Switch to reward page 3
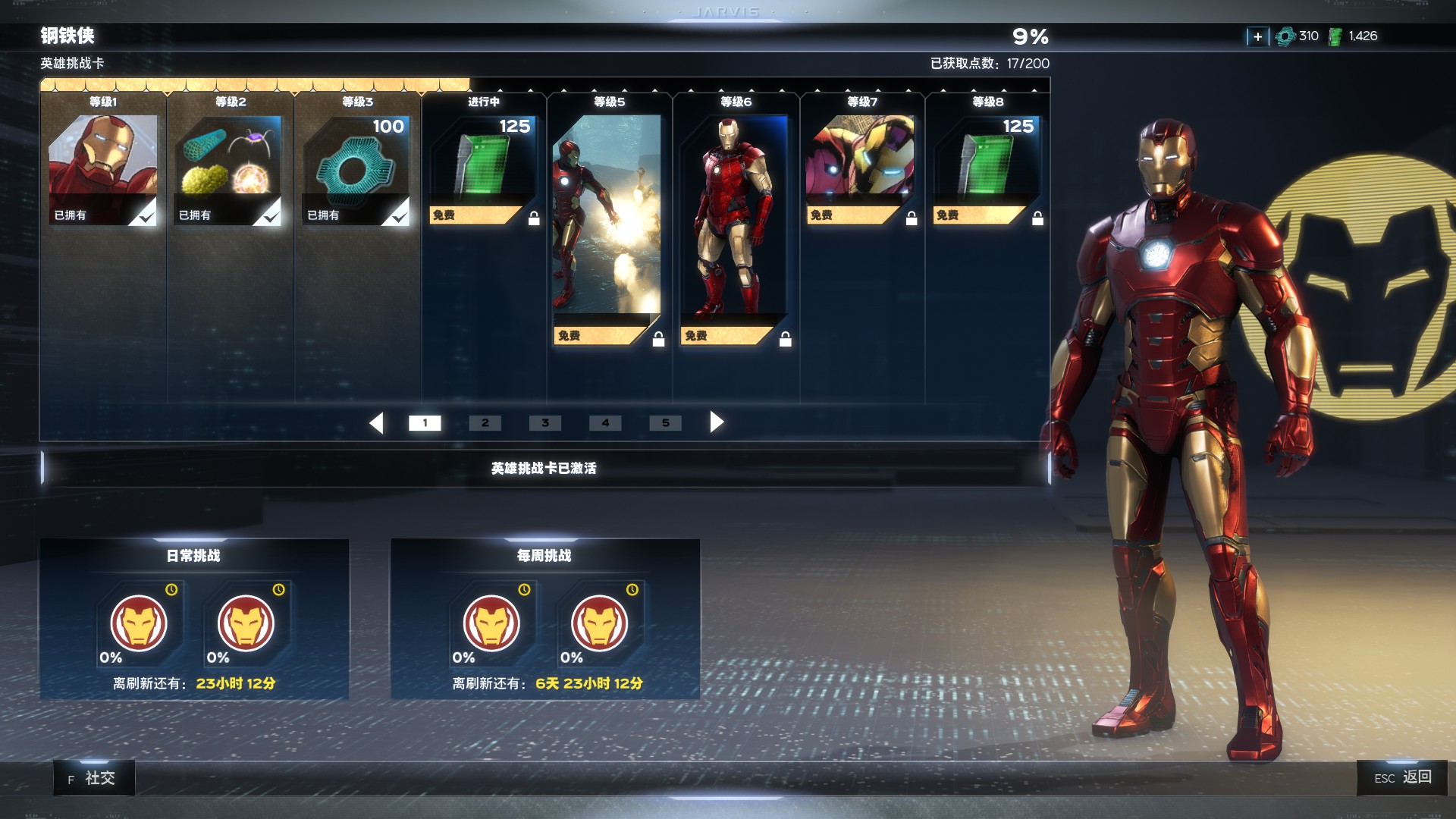The height and width of the screenshot is (819, 1456). point(545,423)
